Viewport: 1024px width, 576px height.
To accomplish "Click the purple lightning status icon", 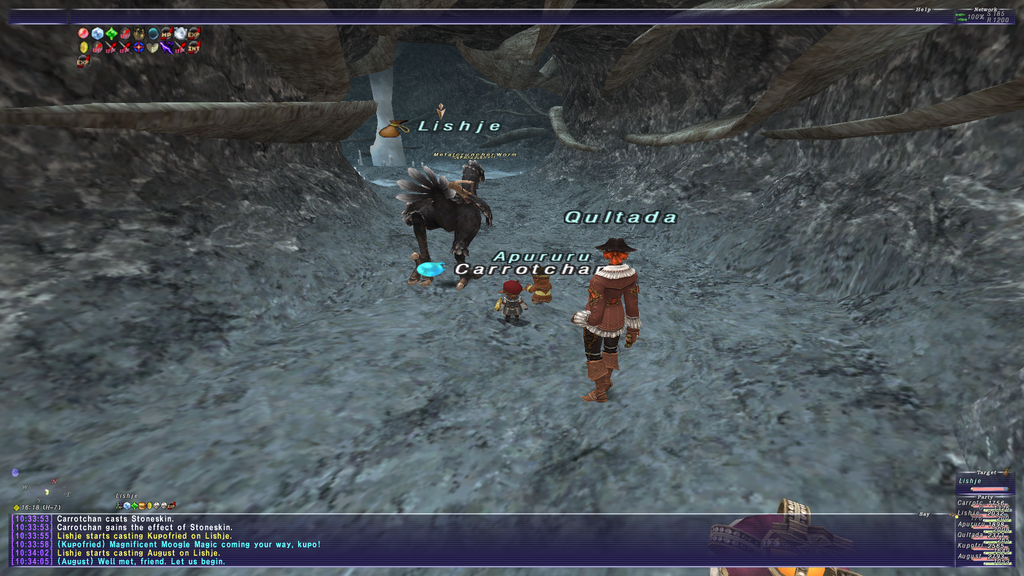I will 166,47.
